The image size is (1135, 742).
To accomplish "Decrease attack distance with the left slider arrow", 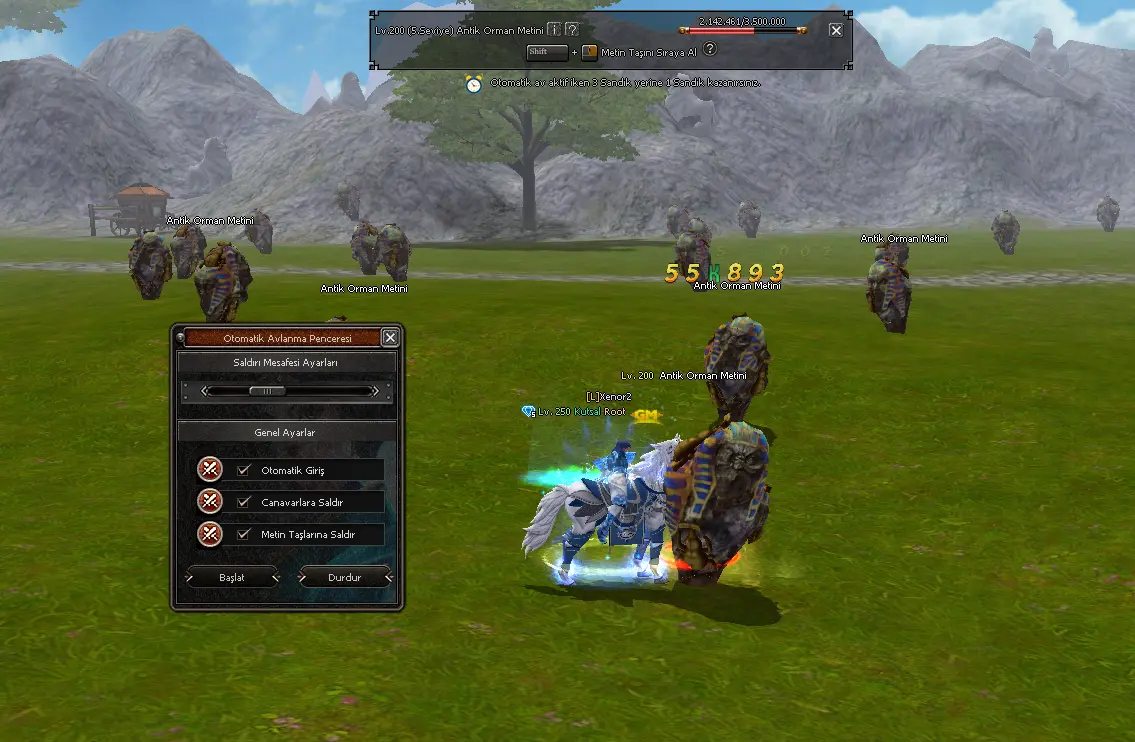I will [x=205, y=391].
